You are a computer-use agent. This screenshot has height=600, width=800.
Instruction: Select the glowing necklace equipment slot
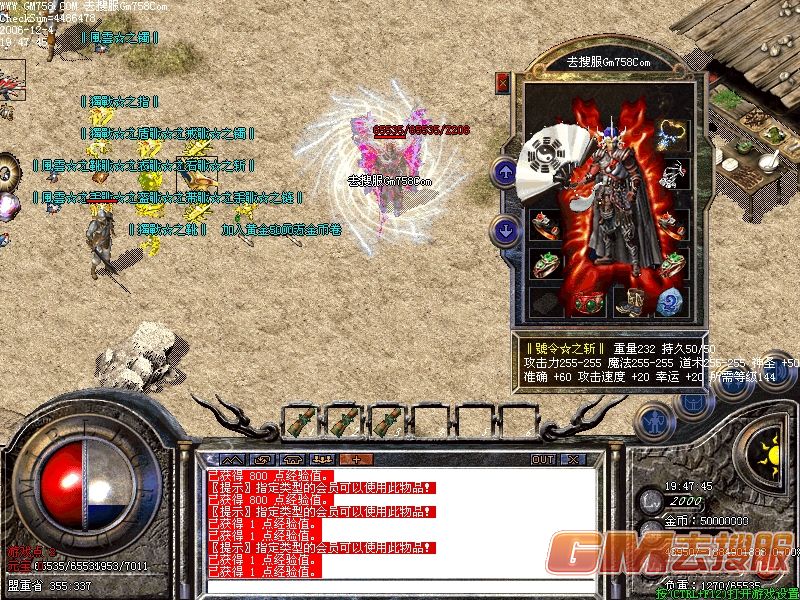click(x=673, y=135)
